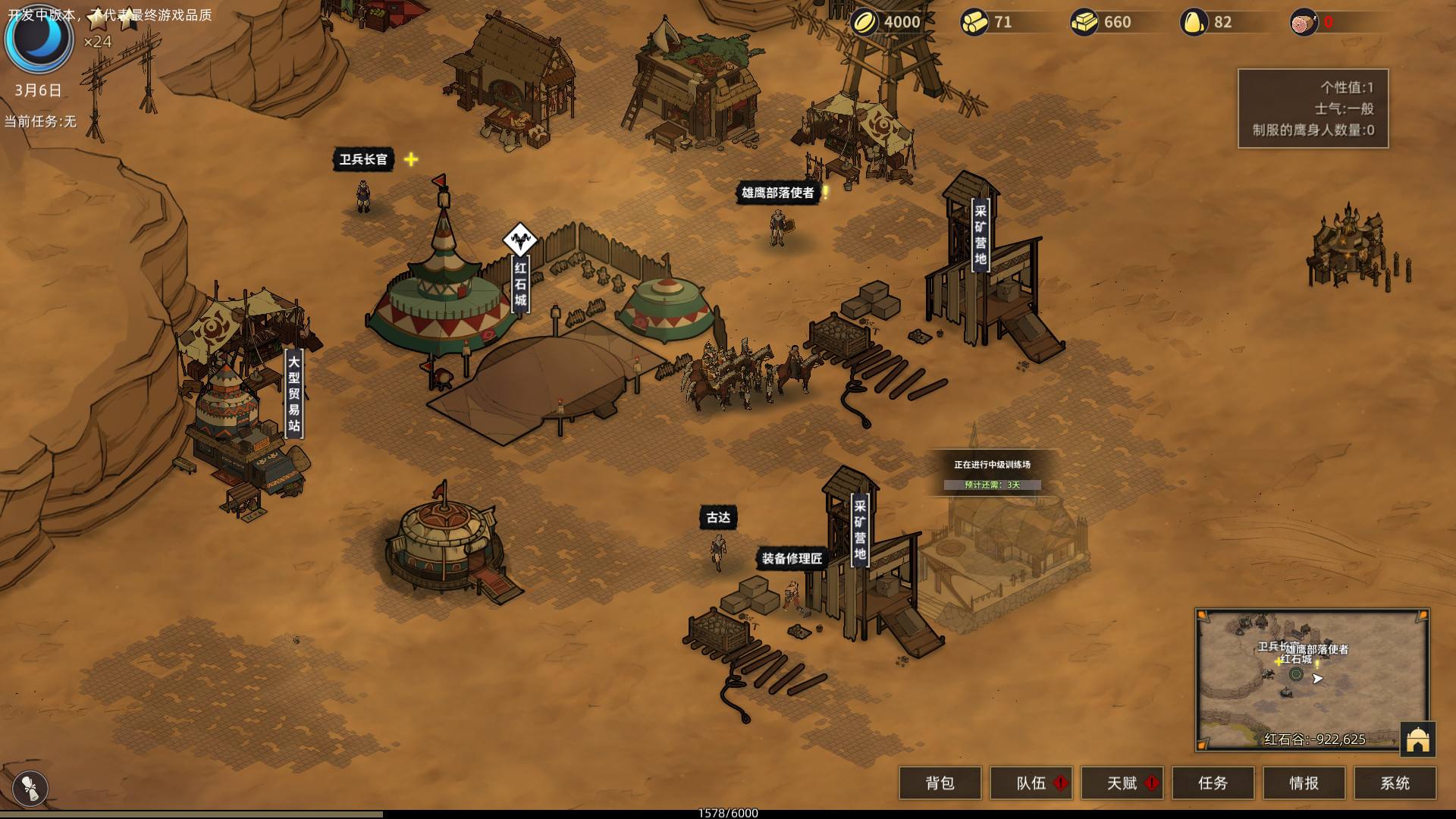Open the 任务 quest log
1456x819 pixels.
pyautogui.click(x=1213, y=783)
